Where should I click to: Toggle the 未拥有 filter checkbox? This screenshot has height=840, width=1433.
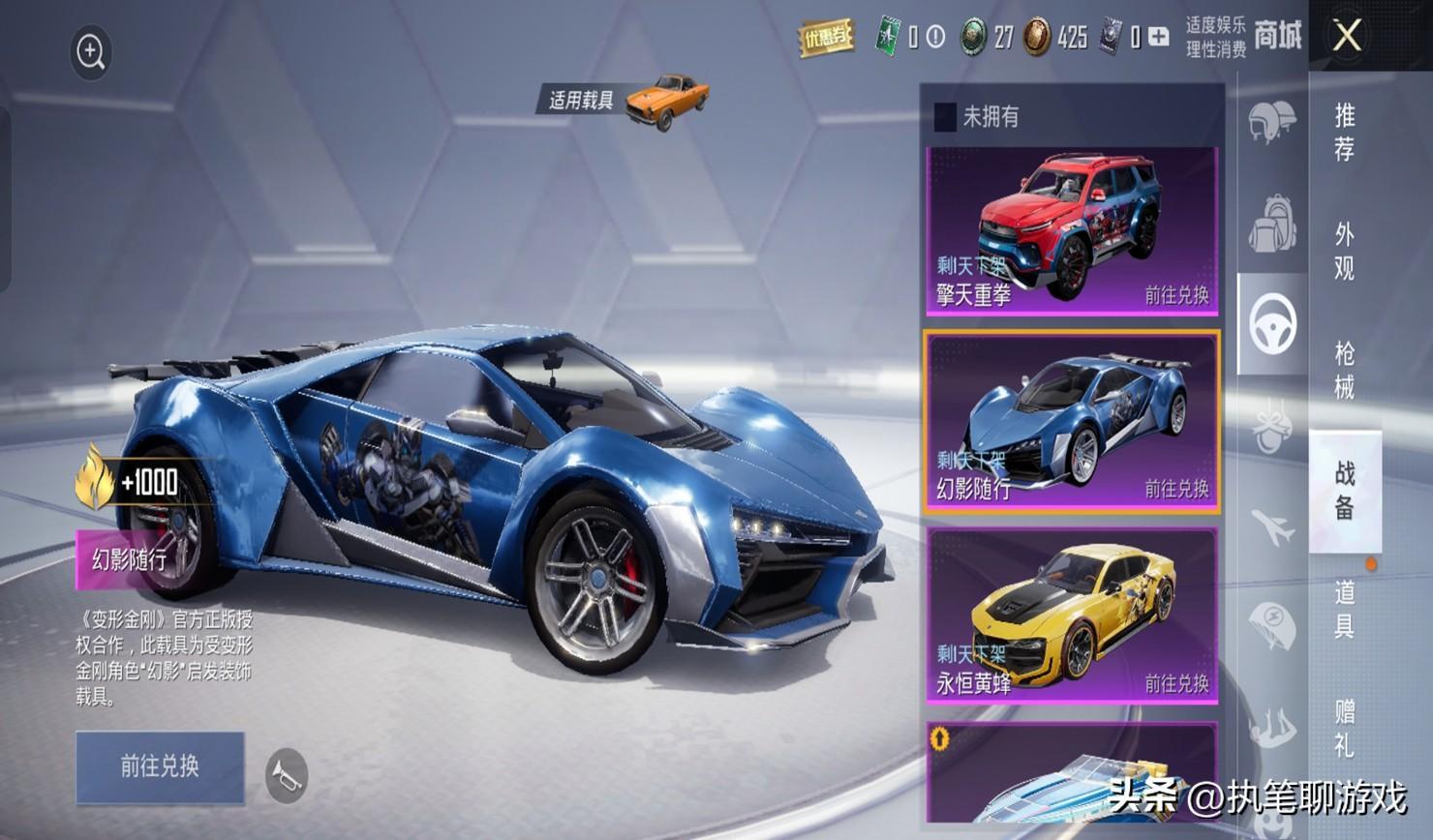[944, 117]
